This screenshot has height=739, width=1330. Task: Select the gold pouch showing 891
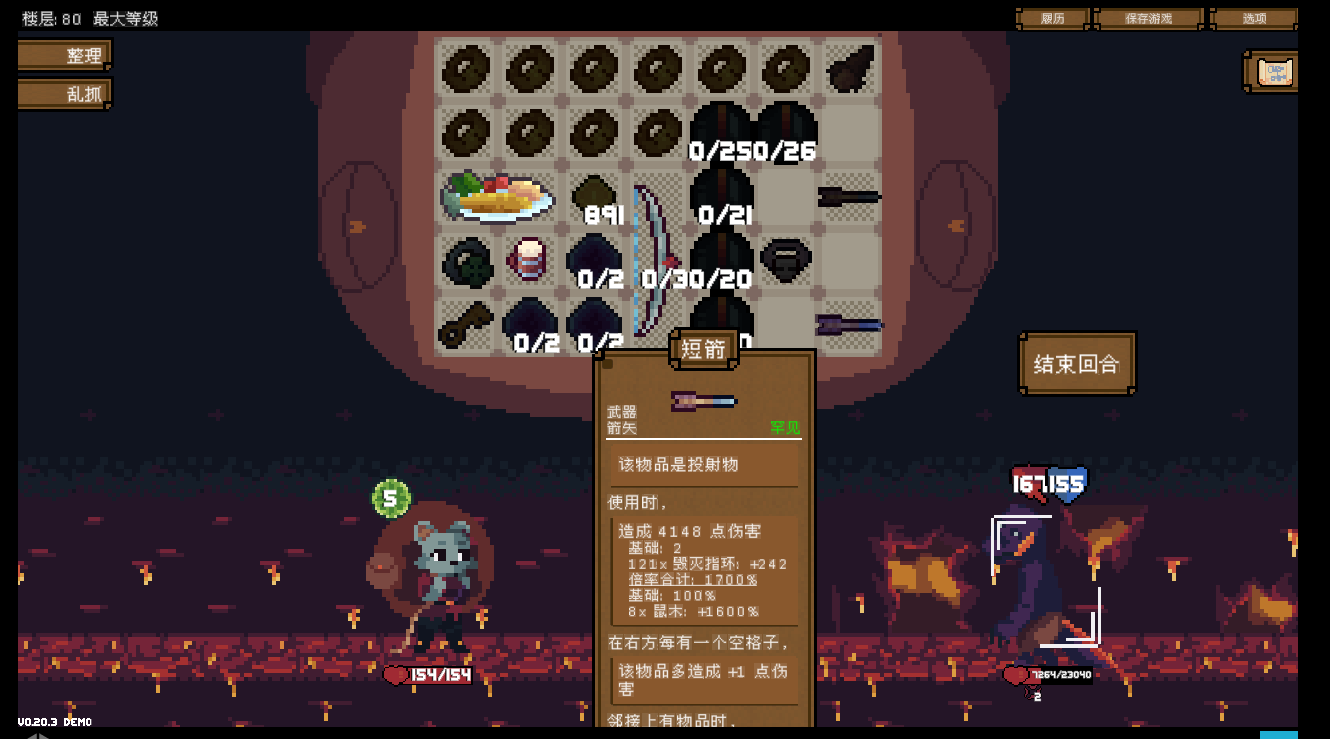pos(594,195)
